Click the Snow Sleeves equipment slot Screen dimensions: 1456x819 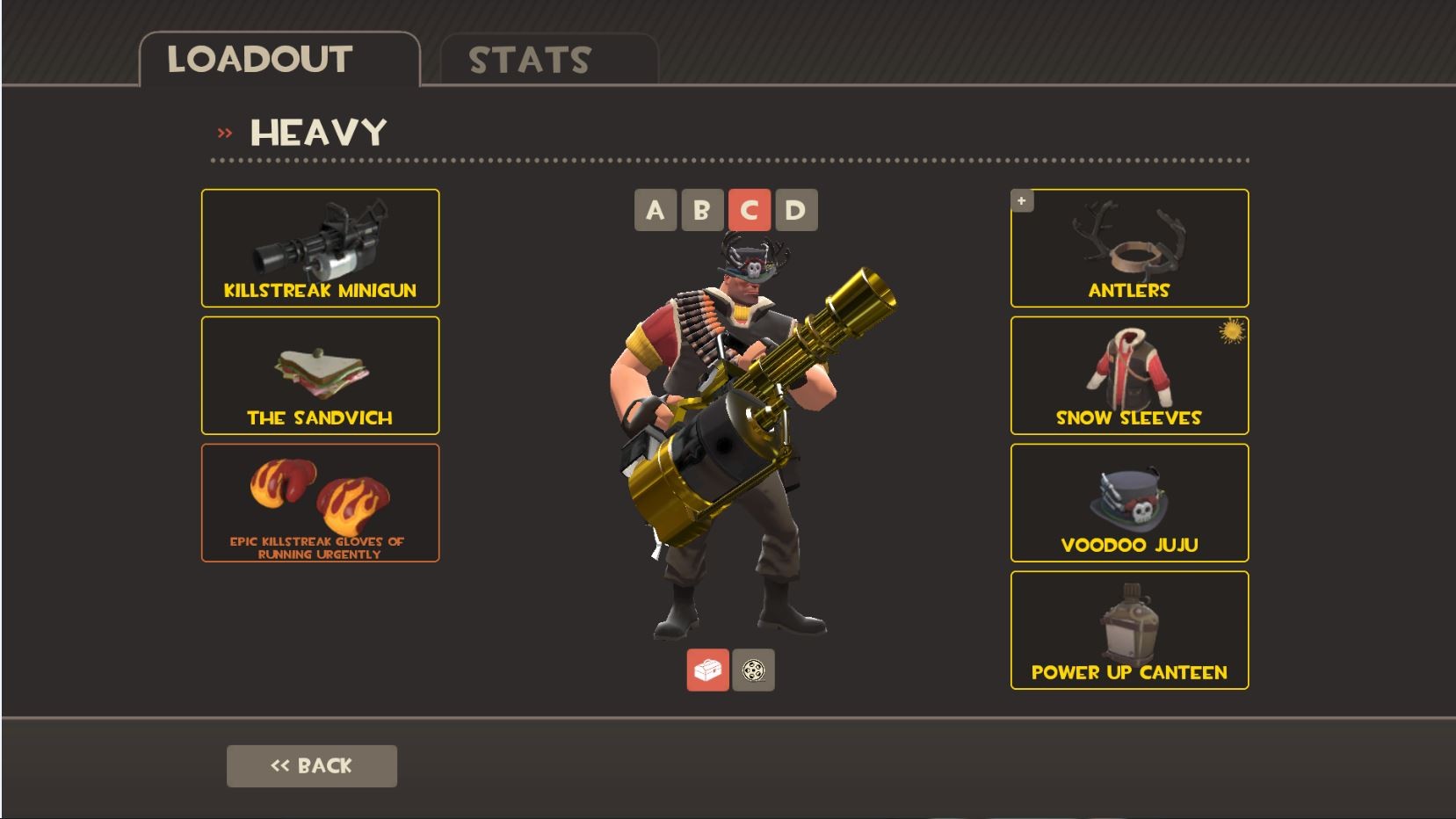click(x=1130, y=375)
